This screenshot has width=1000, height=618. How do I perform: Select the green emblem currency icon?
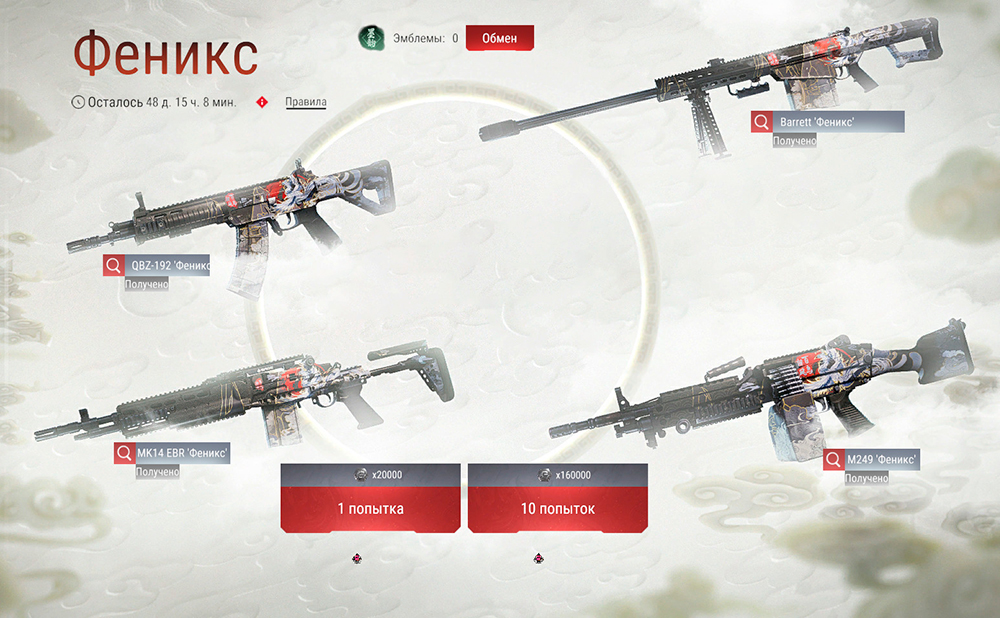pyautogui.click(x=371, y=38)
